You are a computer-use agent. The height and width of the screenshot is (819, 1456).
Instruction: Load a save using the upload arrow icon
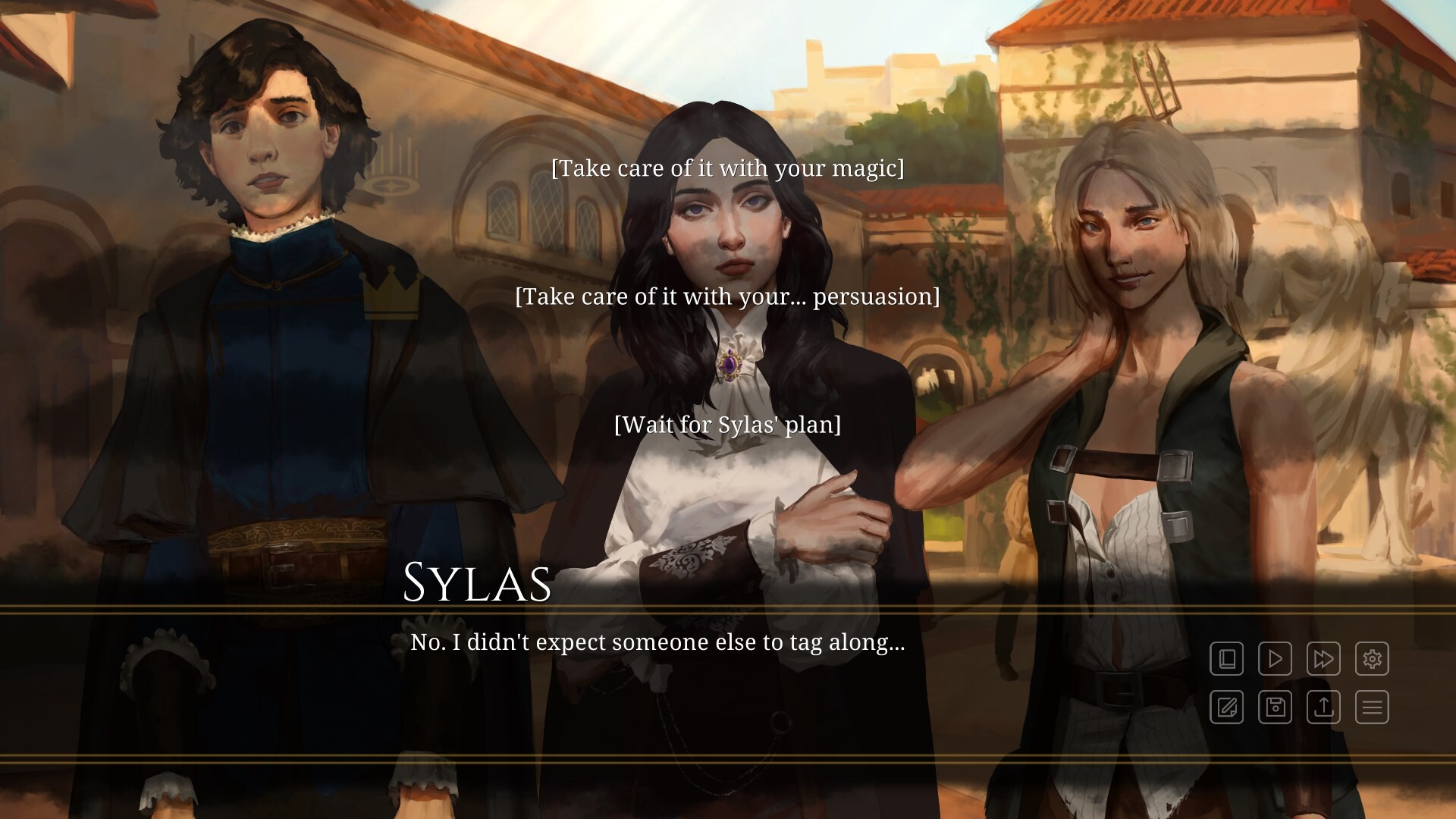(1324, 708)
